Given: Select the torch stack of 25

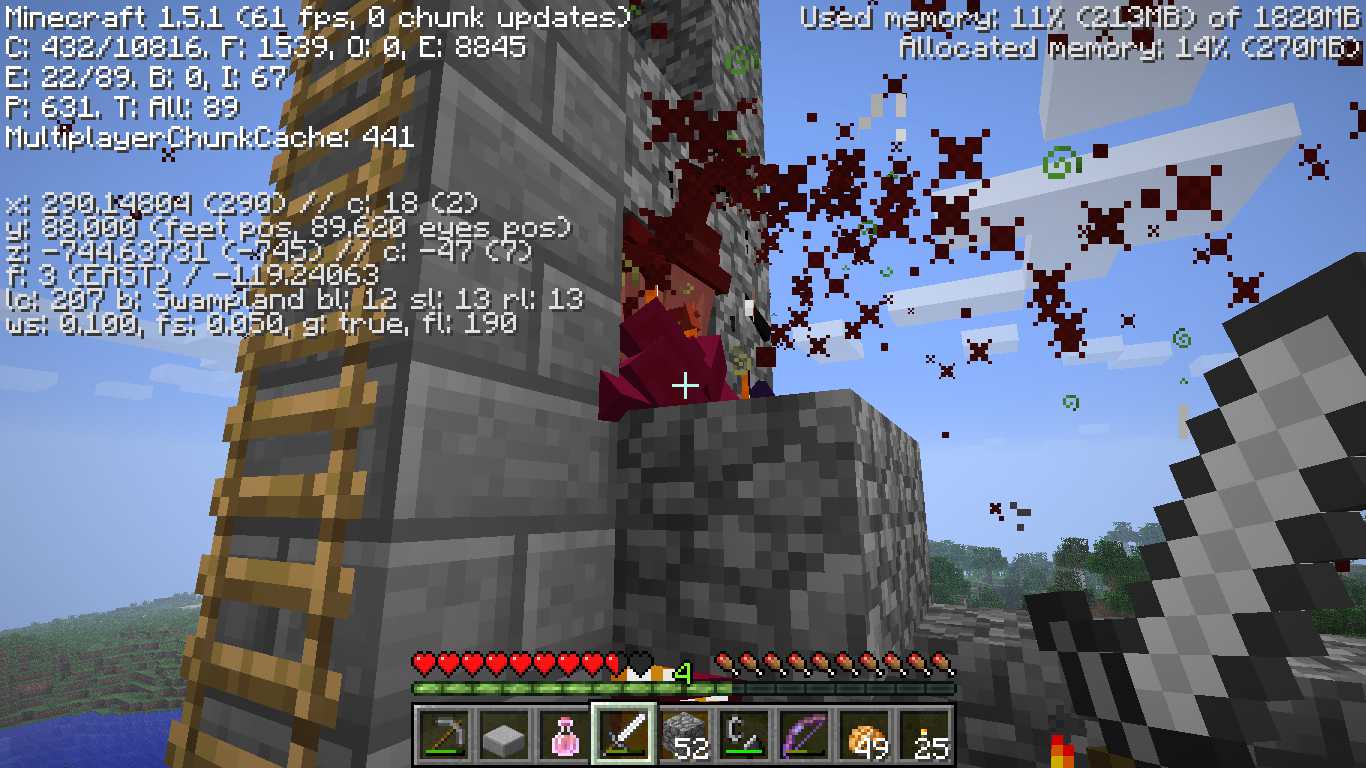Looking at the screenshot, I should point(925,737).
